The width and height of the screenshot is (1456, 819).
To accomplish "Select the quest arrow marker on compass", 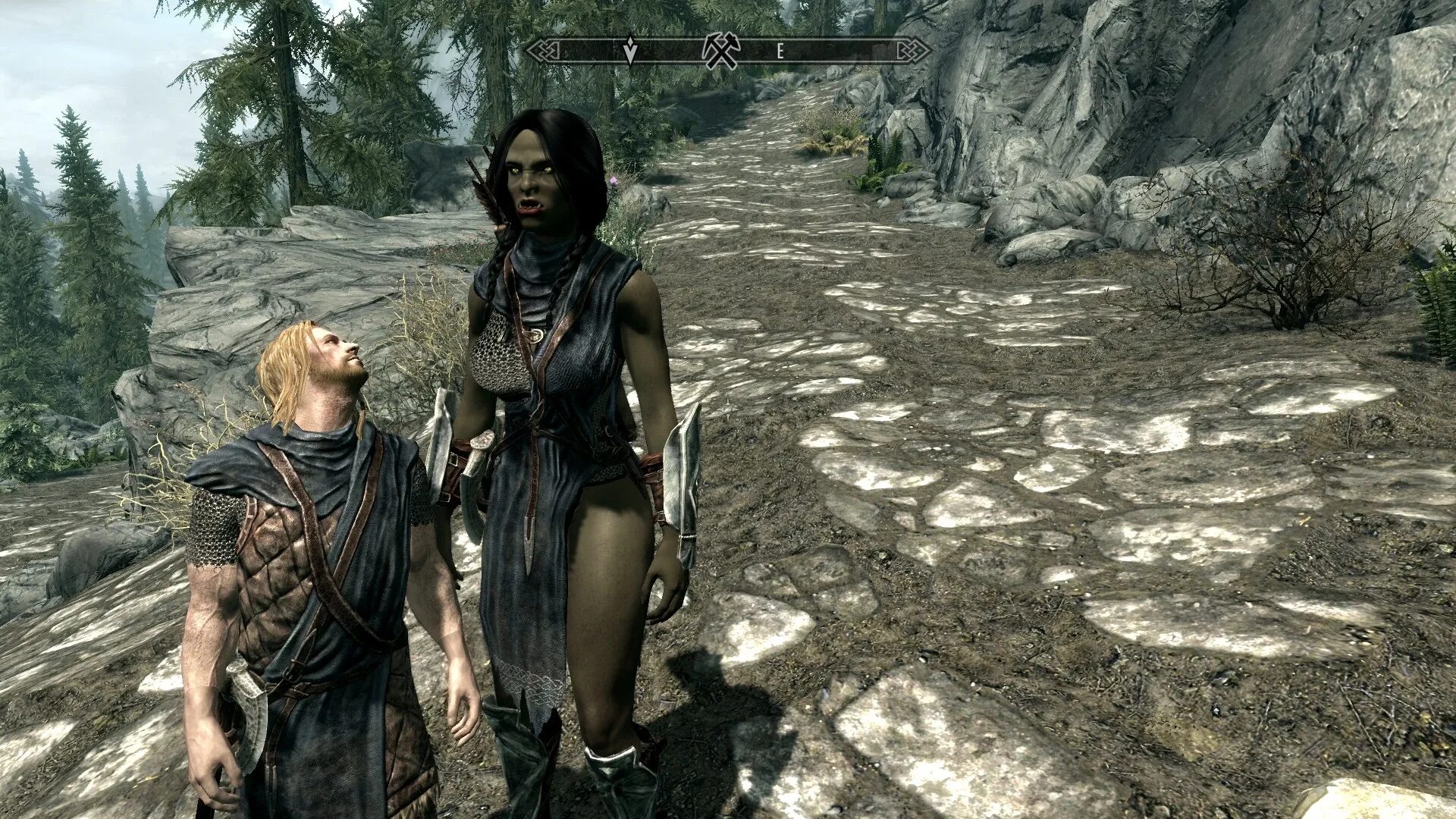I will 629,50.
